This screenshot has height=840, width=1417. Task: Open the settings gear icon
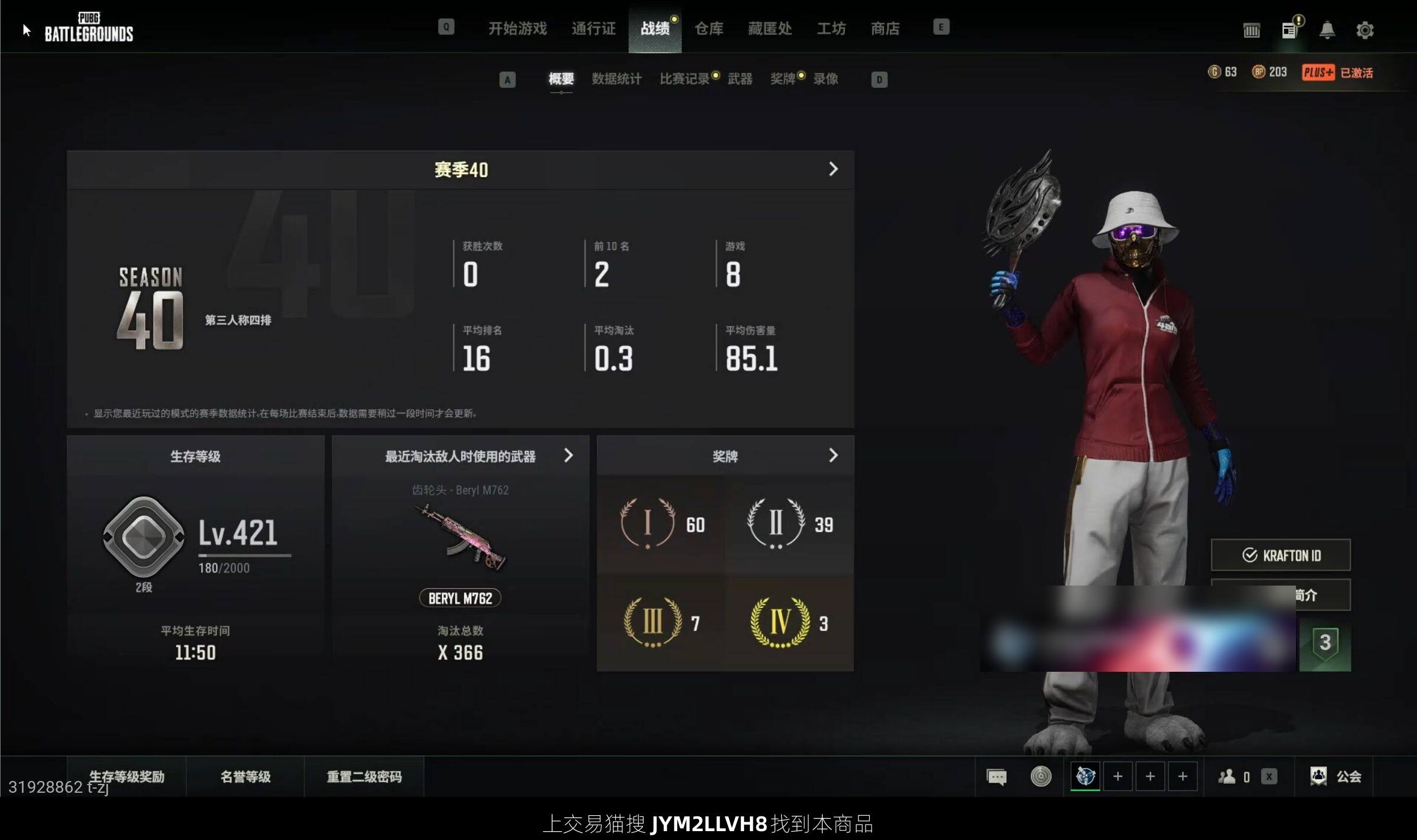tap(1364, 30)
